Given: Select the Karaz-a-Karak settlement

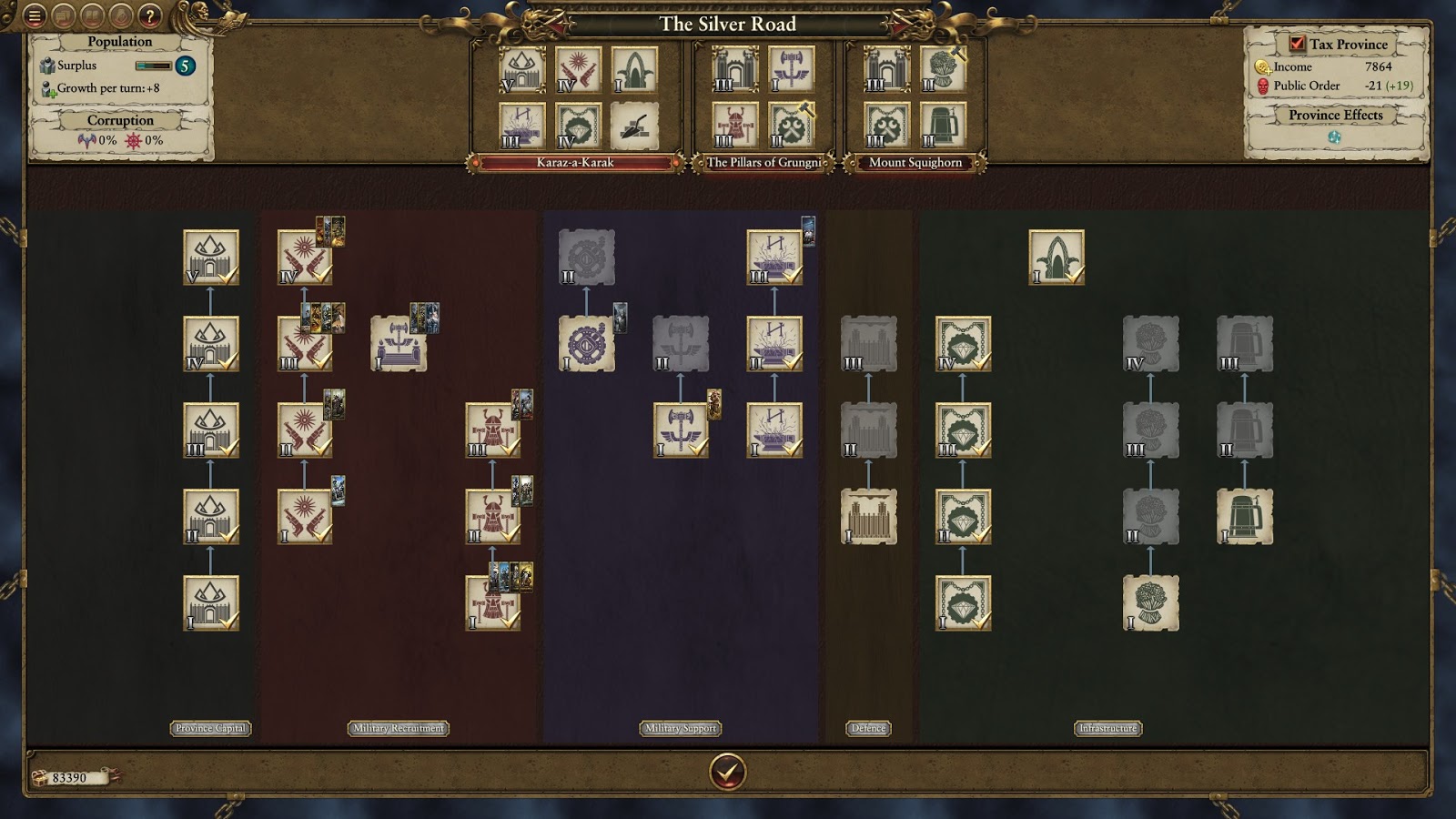Looking at the screenshot, I should coord(574,163).
